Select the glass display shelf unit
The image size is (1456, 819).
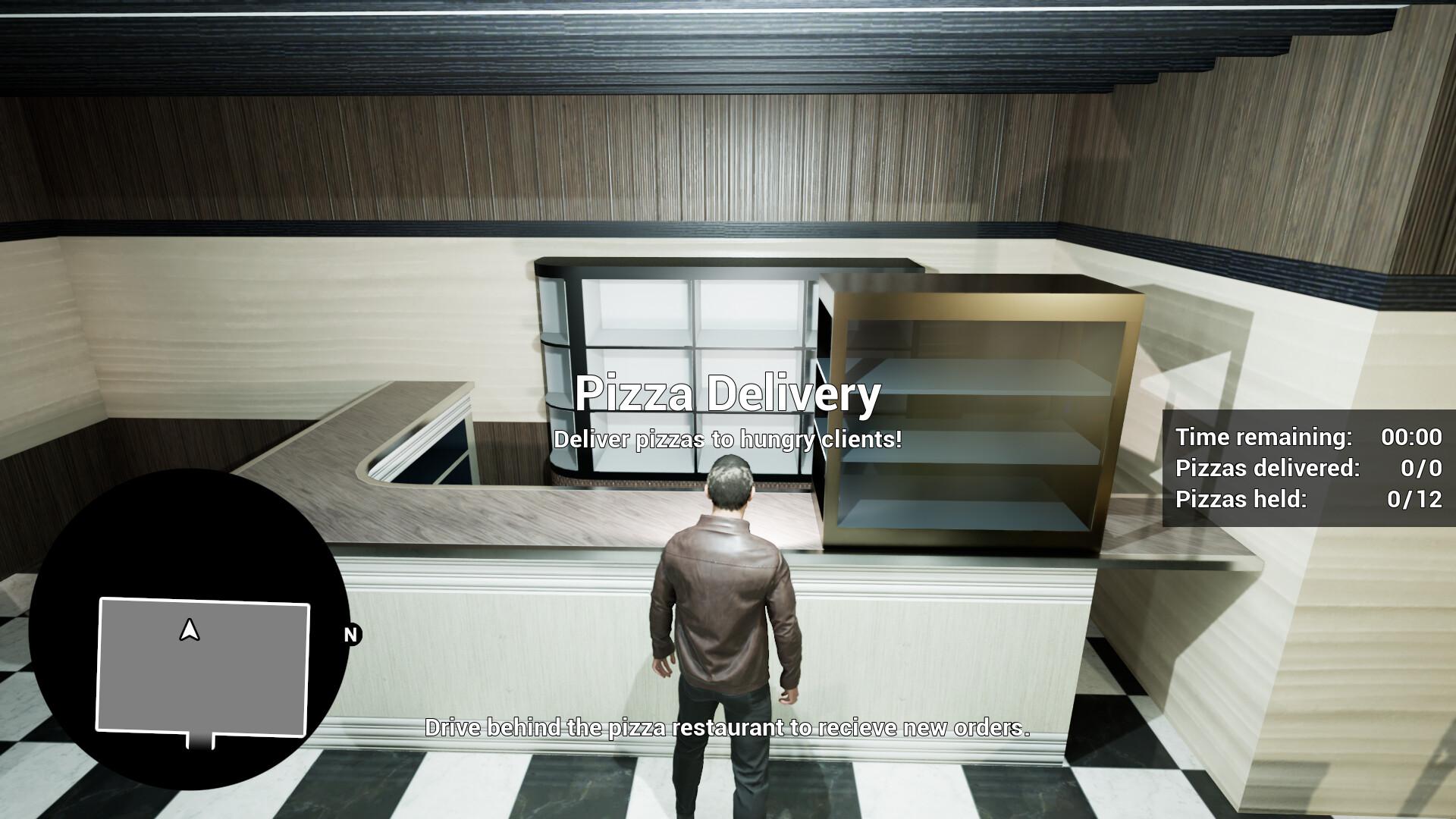click(675, 356)
